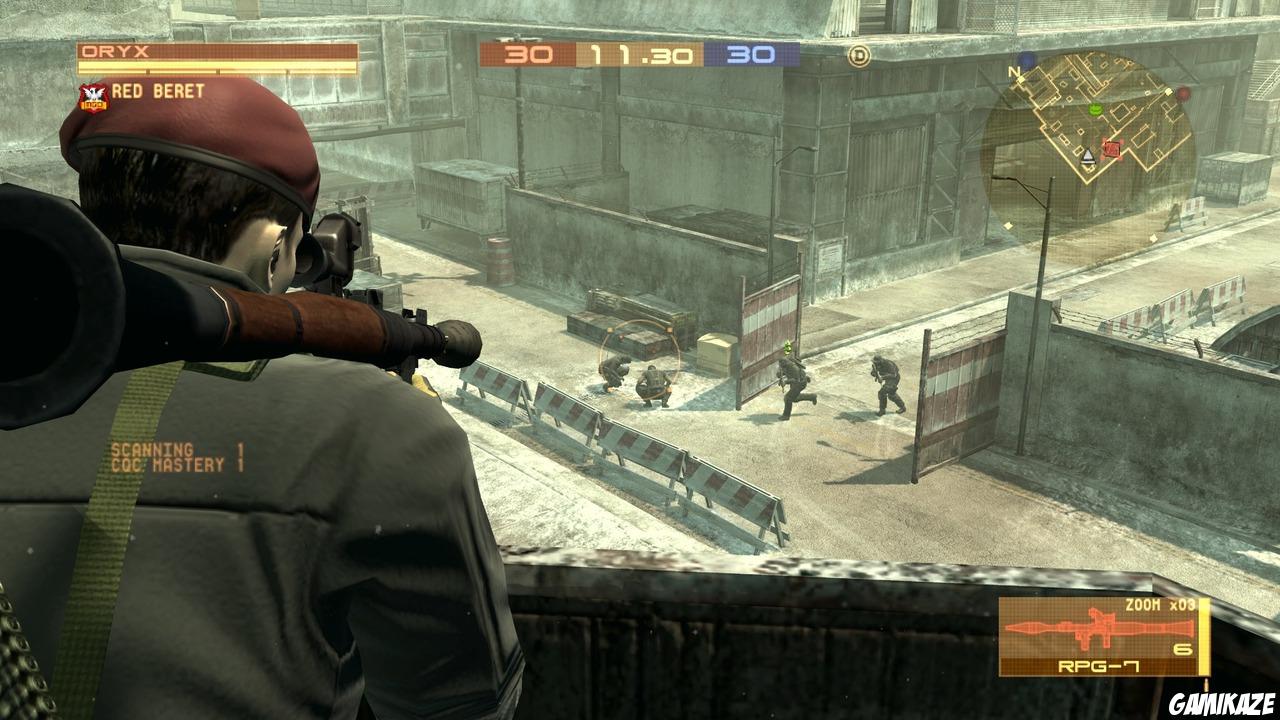
Task: Click the N compass indicator on the radar
Action: tap(1014, 72)
